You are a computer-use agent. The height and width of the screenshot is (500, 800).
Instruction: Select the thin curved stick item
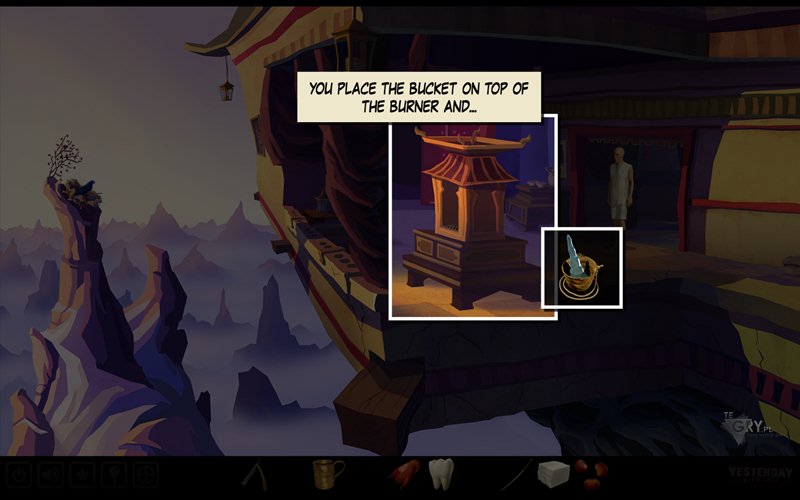pos(516,471)
